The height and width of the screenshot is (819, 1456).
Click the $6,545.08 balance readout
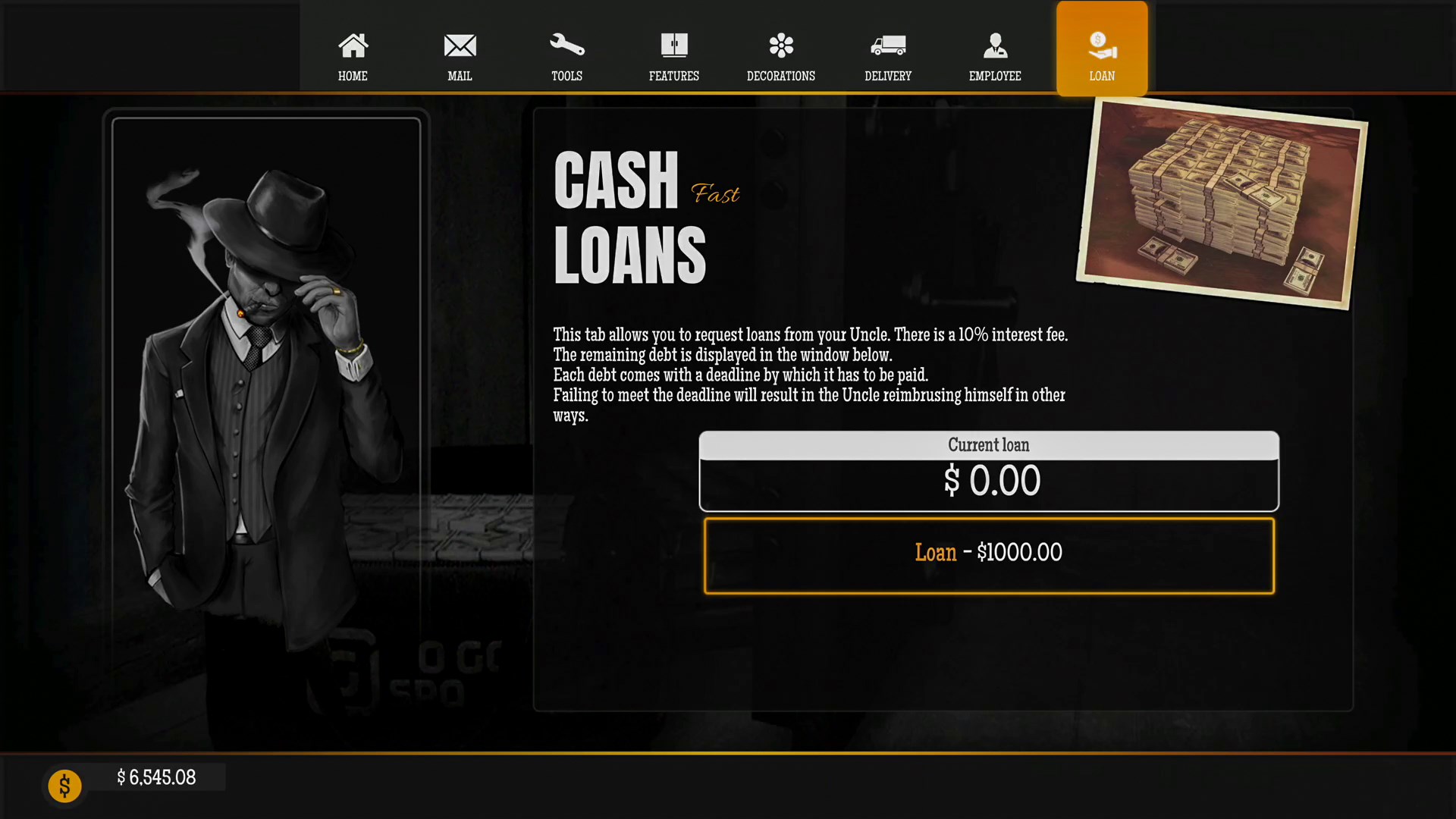point(155,777)
